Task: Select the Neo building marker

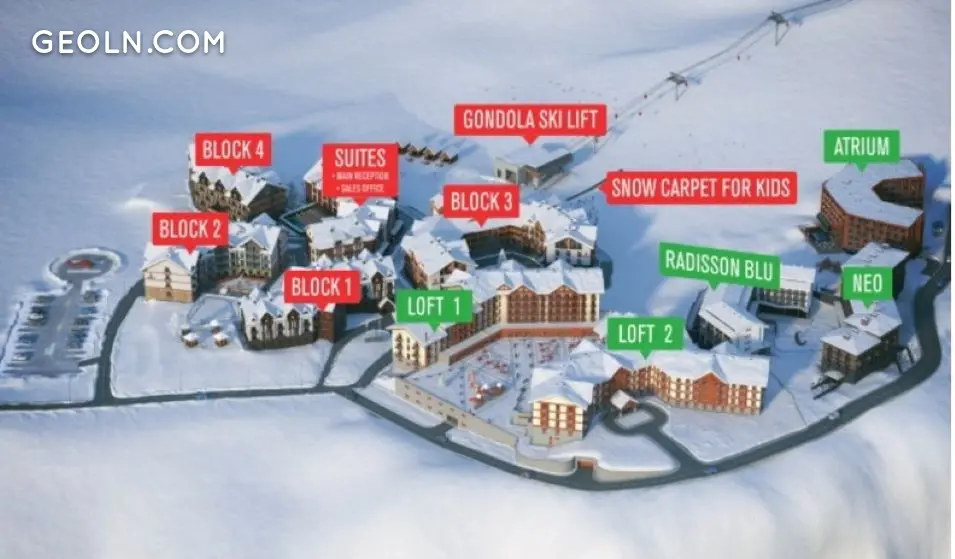Action: coord(866,283)
